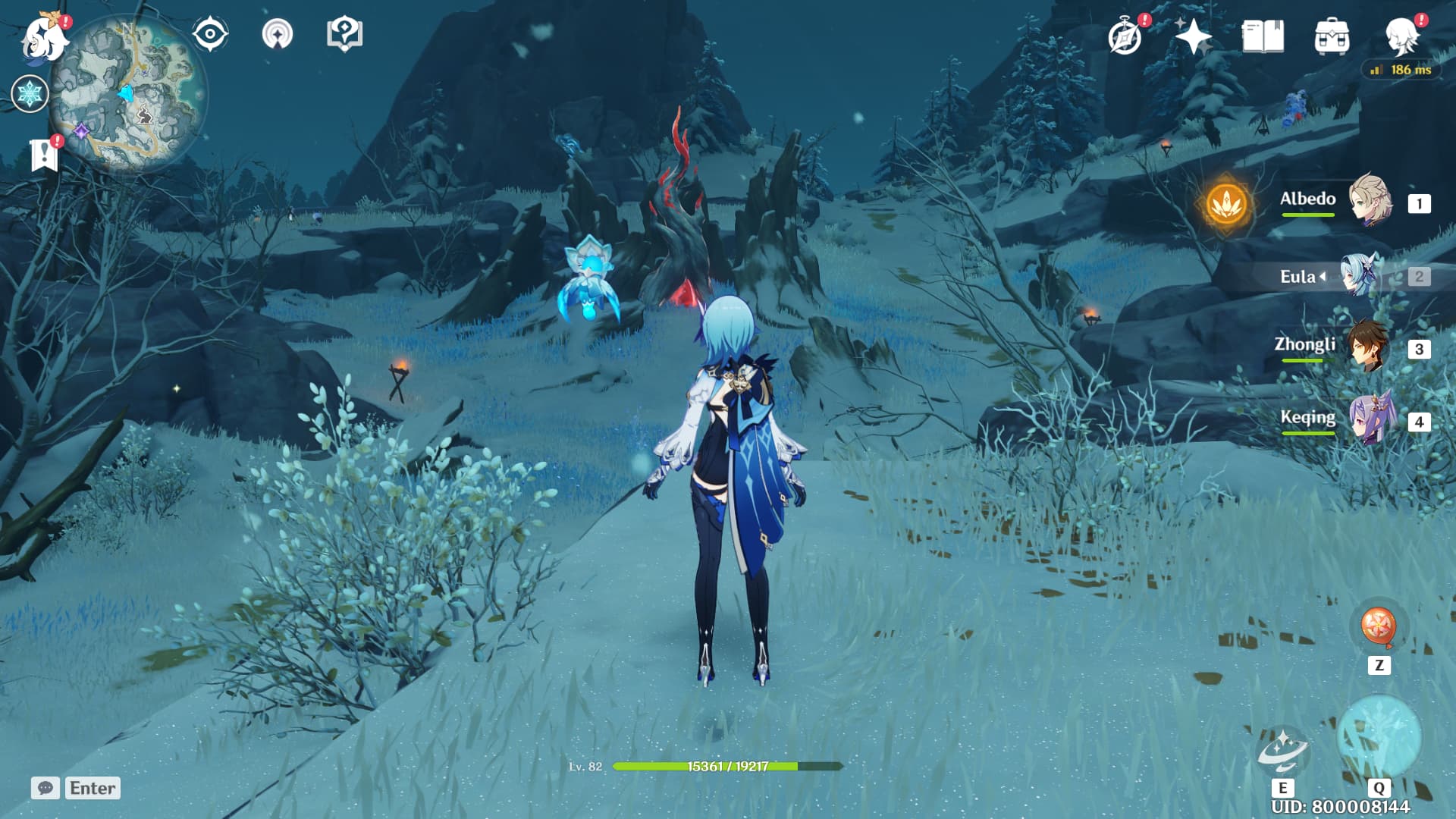Activate Eula's elemental skill icon
The image size is (1456, 819).
click(1282, 749)
